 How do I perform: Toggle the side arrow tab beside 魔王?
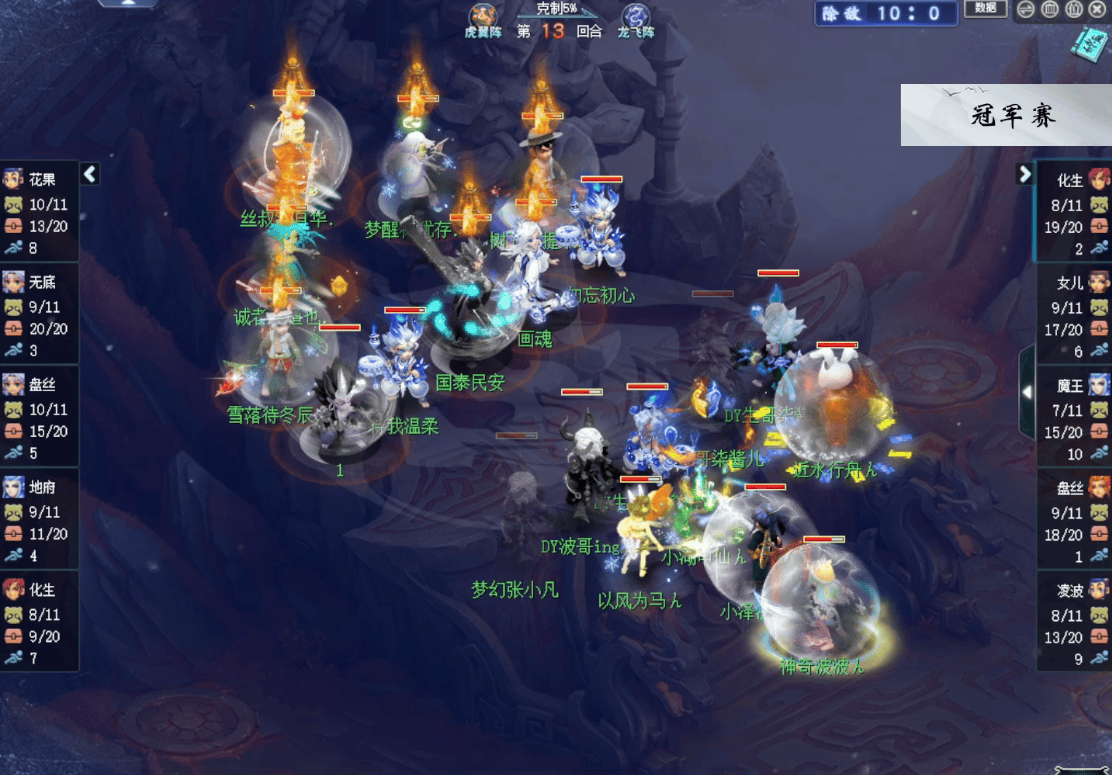click(x=1026, y=392)
